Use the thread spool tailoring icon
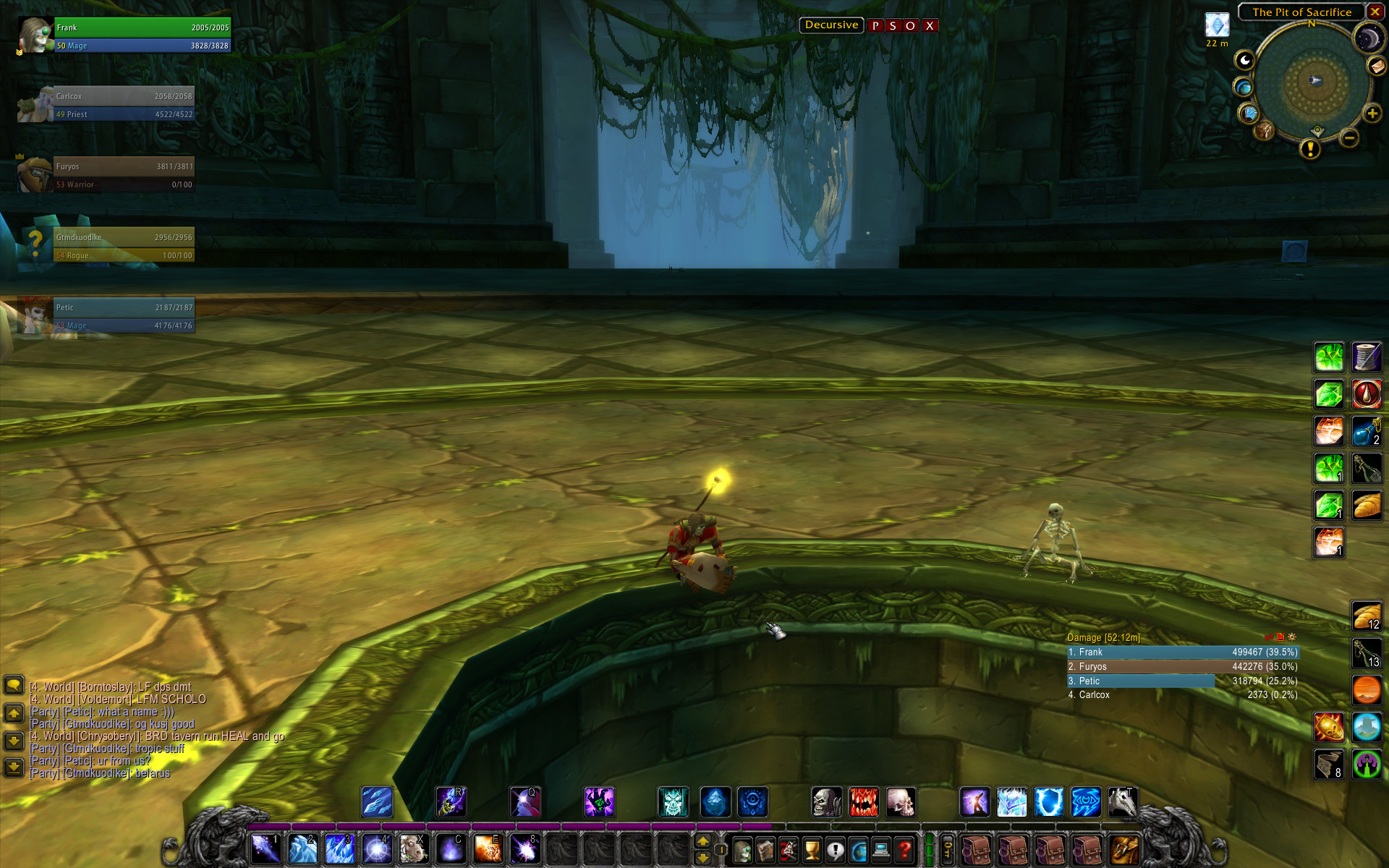Screen dimensions: 1389x868 coord(1366,357)
